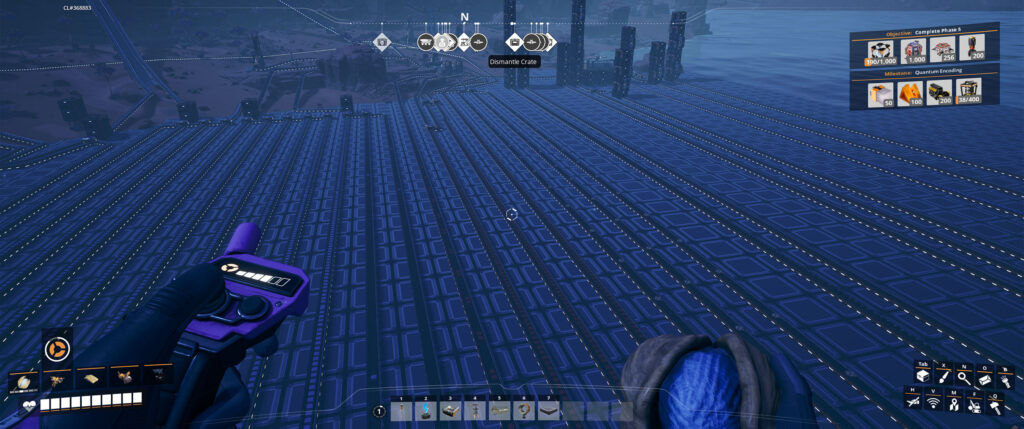The height and width of the screenshot is (429, 1024).
Task: Select the power pole in hotbar slot 2
Action: click(425, 411)
